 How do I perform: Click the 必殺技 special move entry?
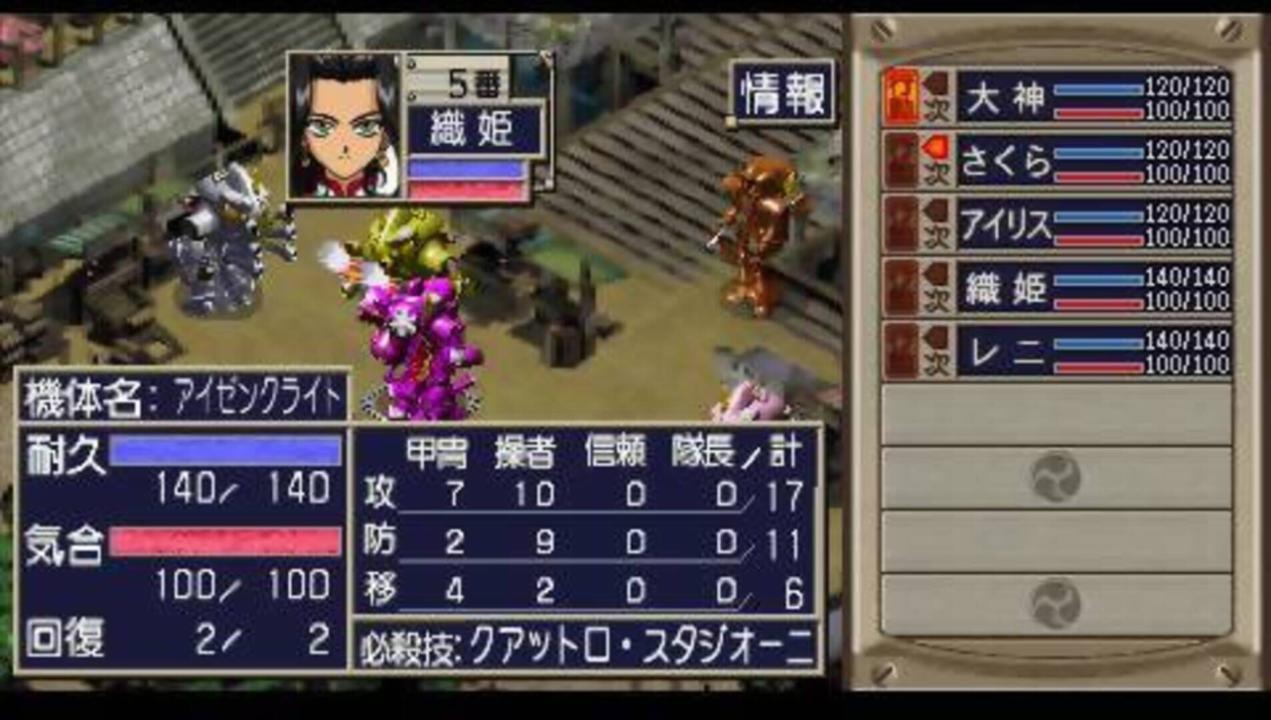[586, 646]
